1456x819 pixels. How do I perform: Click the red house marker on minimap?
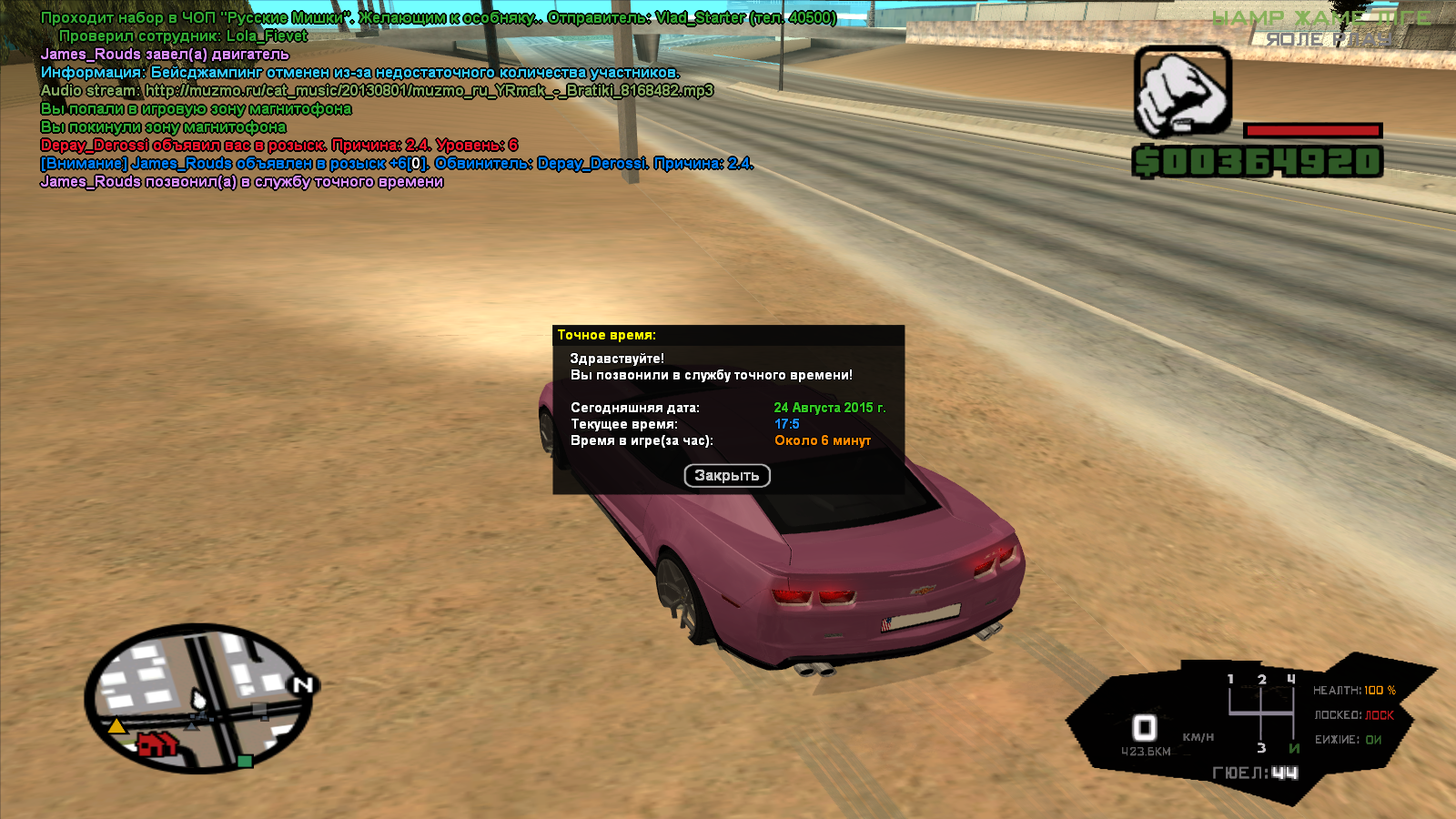(x=157, y=744)
